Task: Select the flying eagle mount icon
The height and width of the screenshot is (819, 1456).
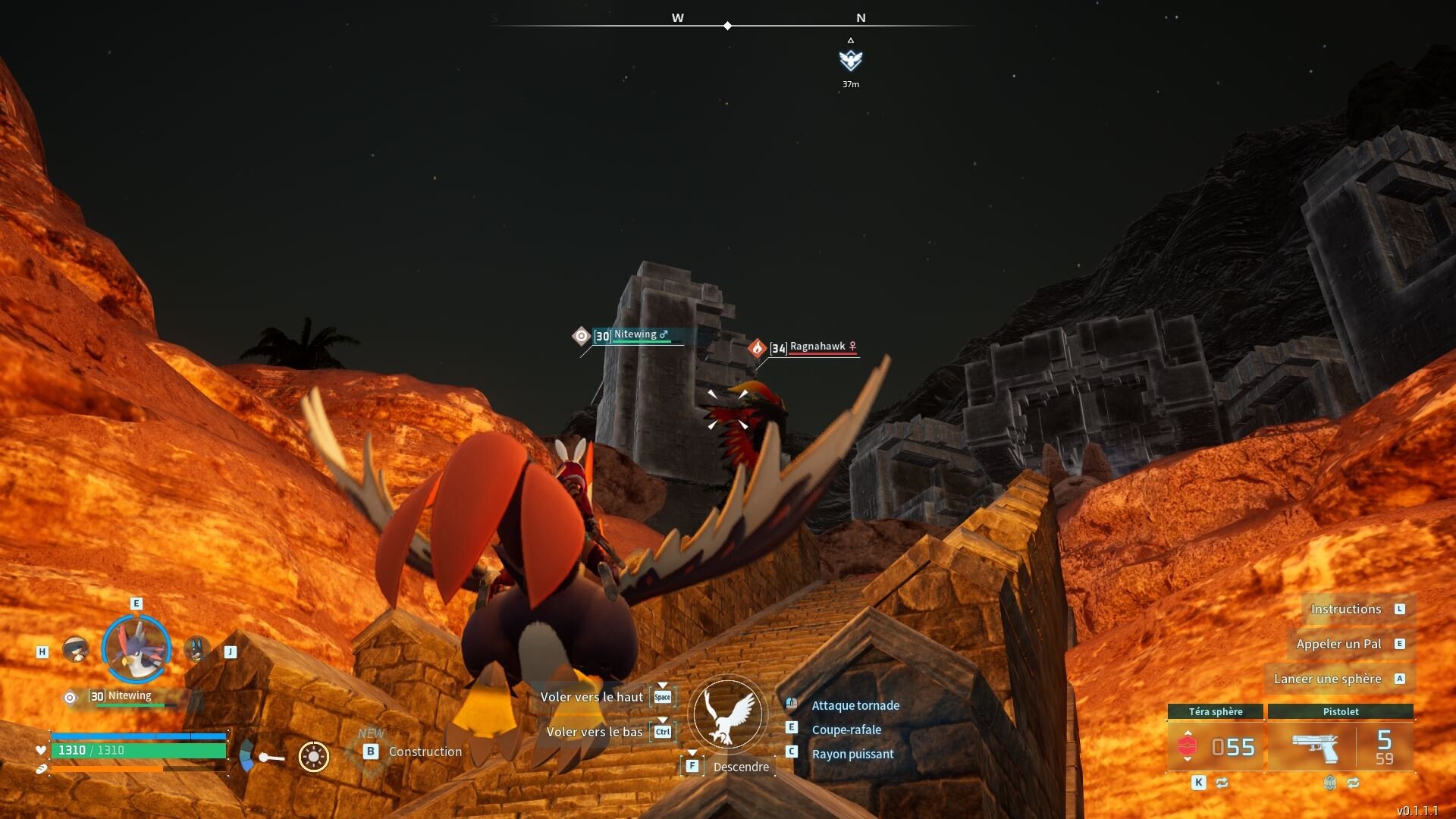Action: pyautogui.click(x=726, y=715)
